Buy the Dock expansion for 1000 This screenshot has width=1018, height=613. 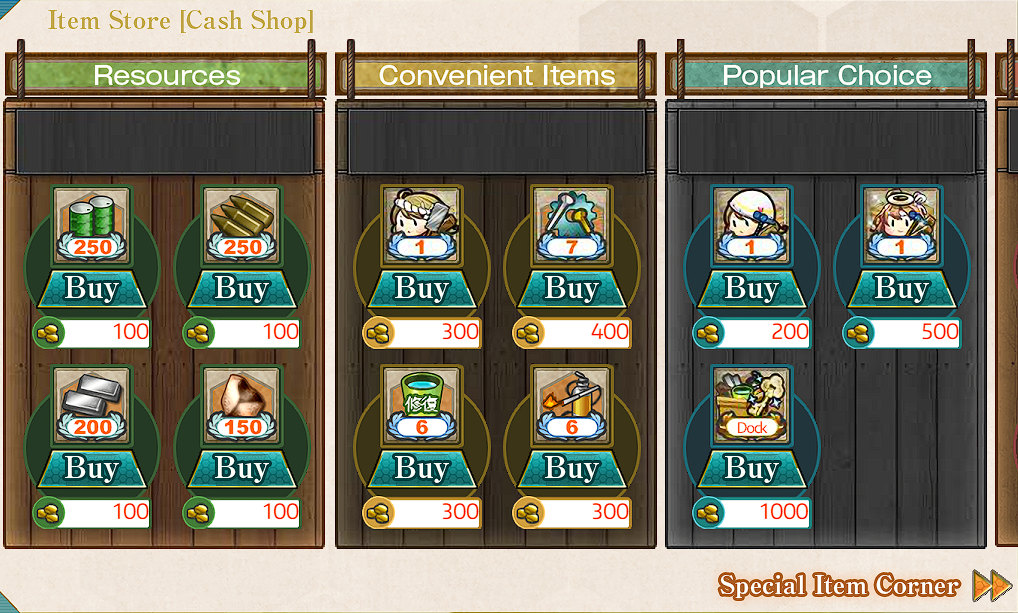pyautogui.click(x=751, y=468)
